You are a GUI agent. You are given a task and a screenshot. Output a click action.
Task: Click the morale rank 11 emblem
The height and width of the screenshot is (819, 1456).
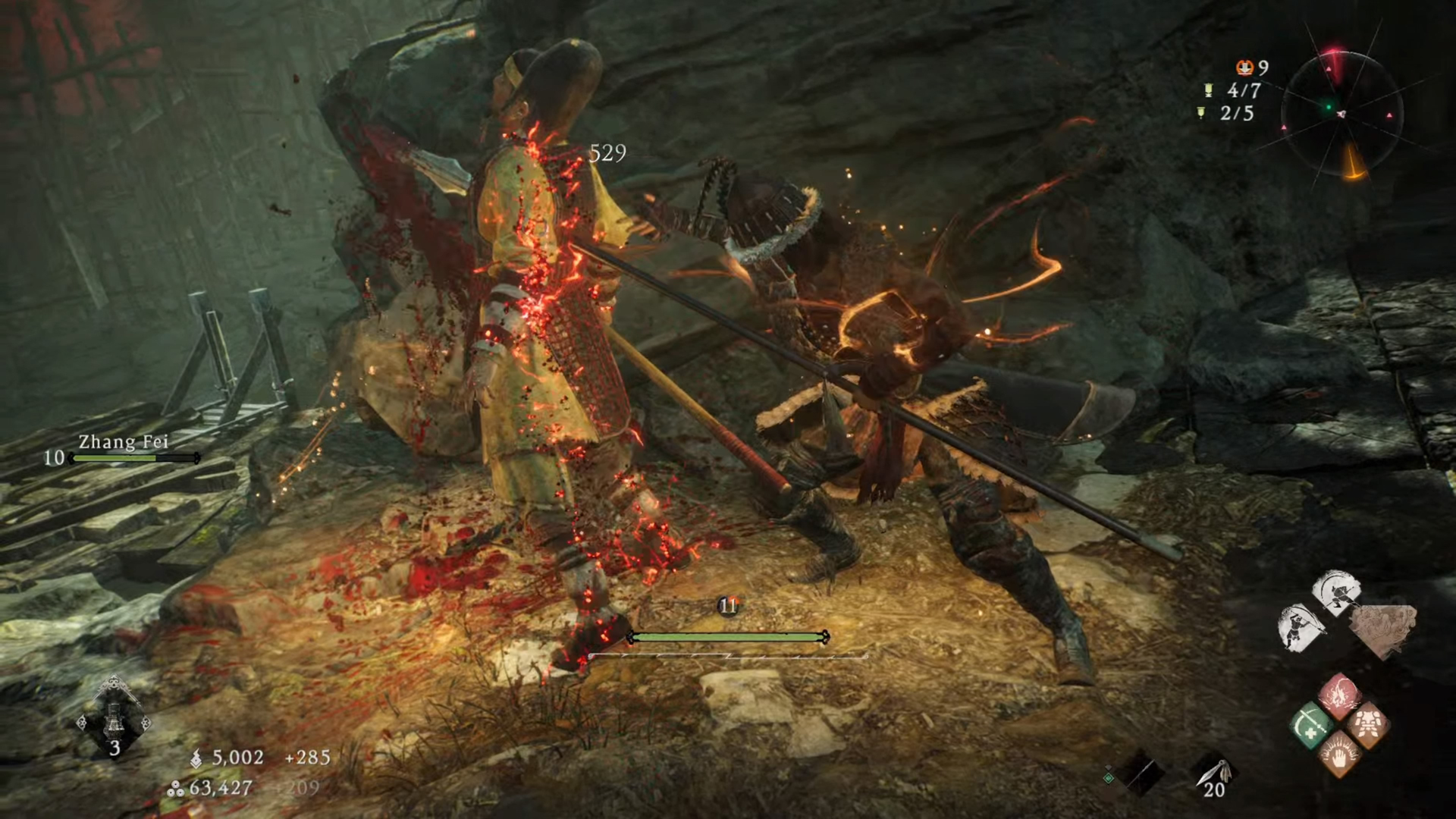[x=730, y=604]
